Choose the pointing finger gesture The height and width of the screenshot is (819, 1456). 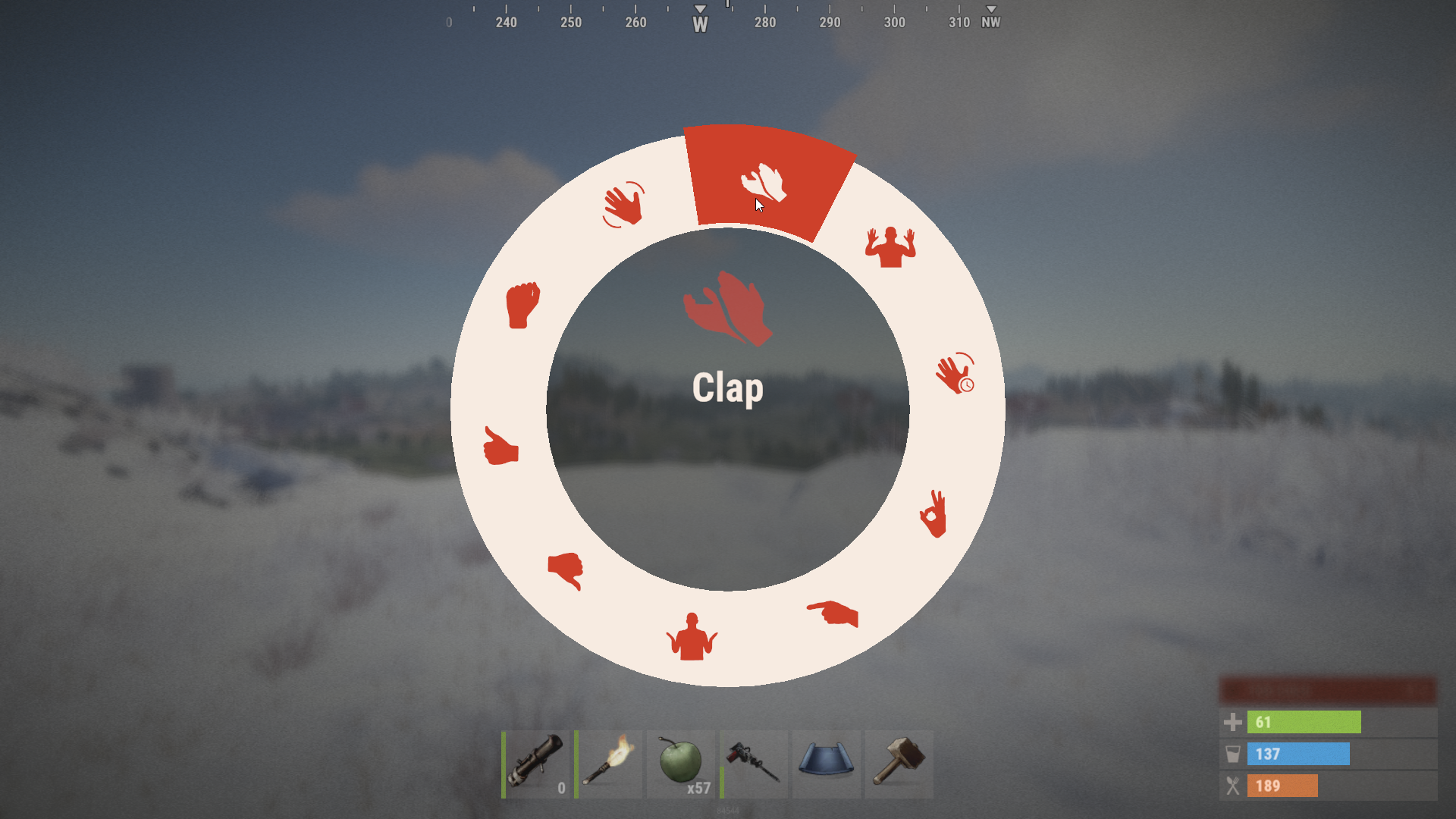coord(833,613)
